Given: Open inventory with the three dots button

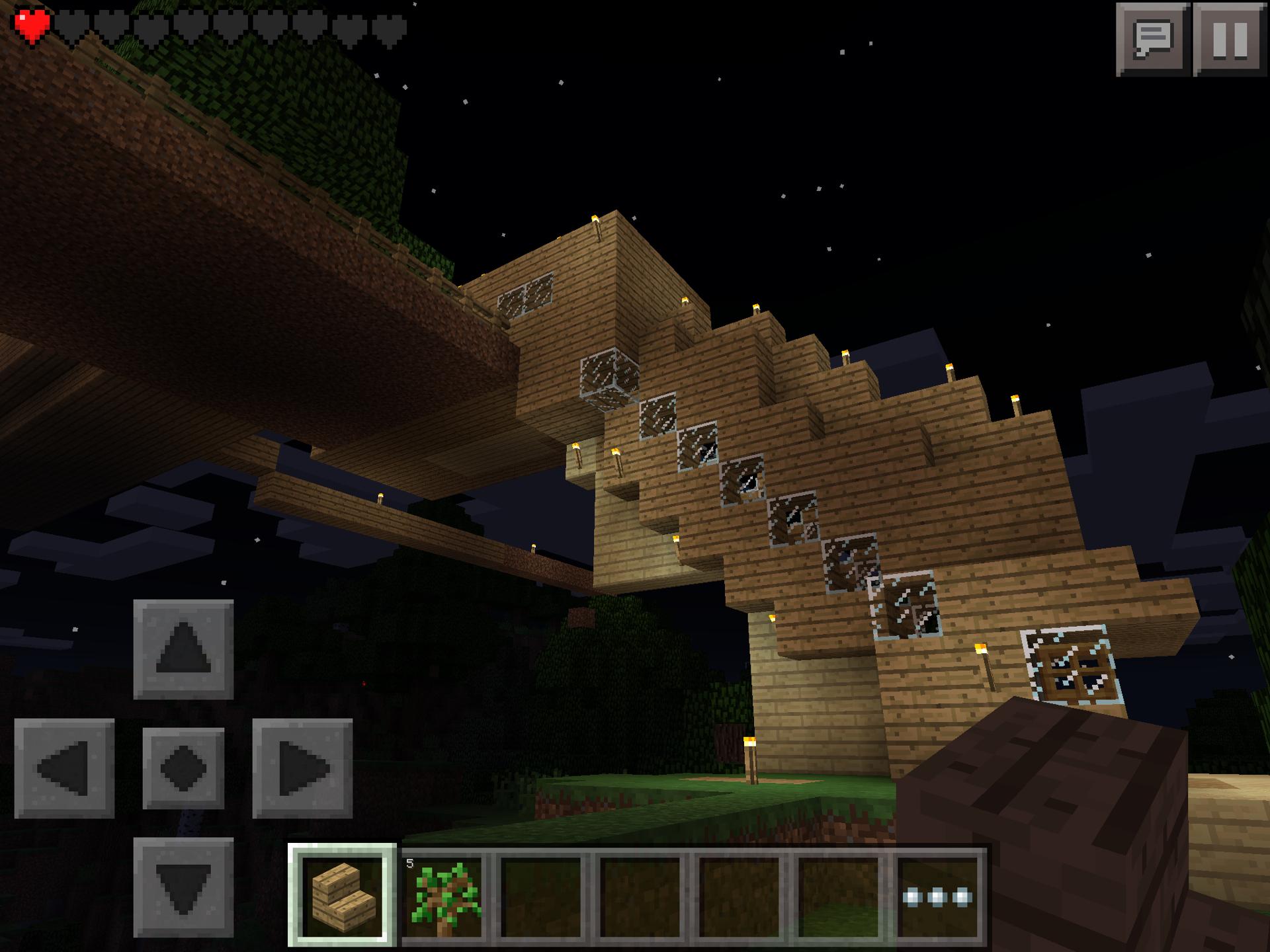Looking at the screenshot, I should [x=938, y=897].
